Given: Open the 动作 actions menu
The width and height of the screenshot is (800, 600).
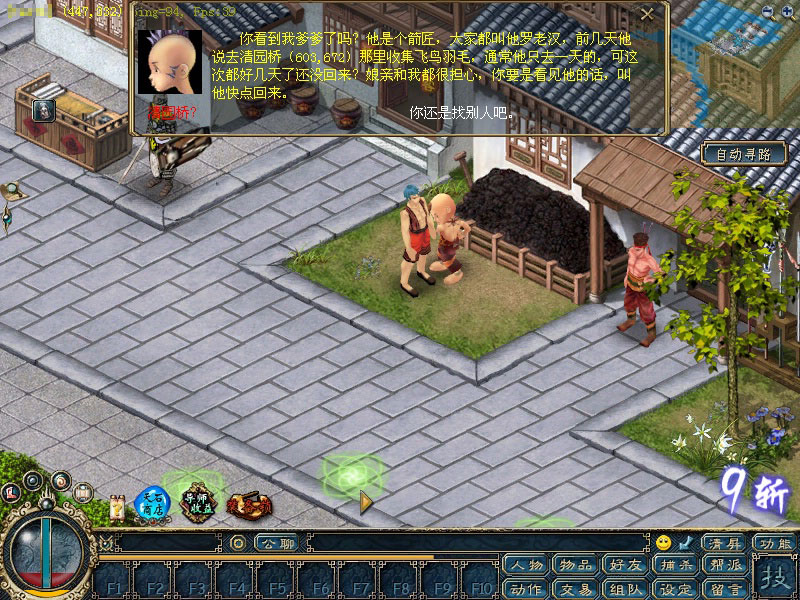Looking at the screenshot, I should [527, 589].
